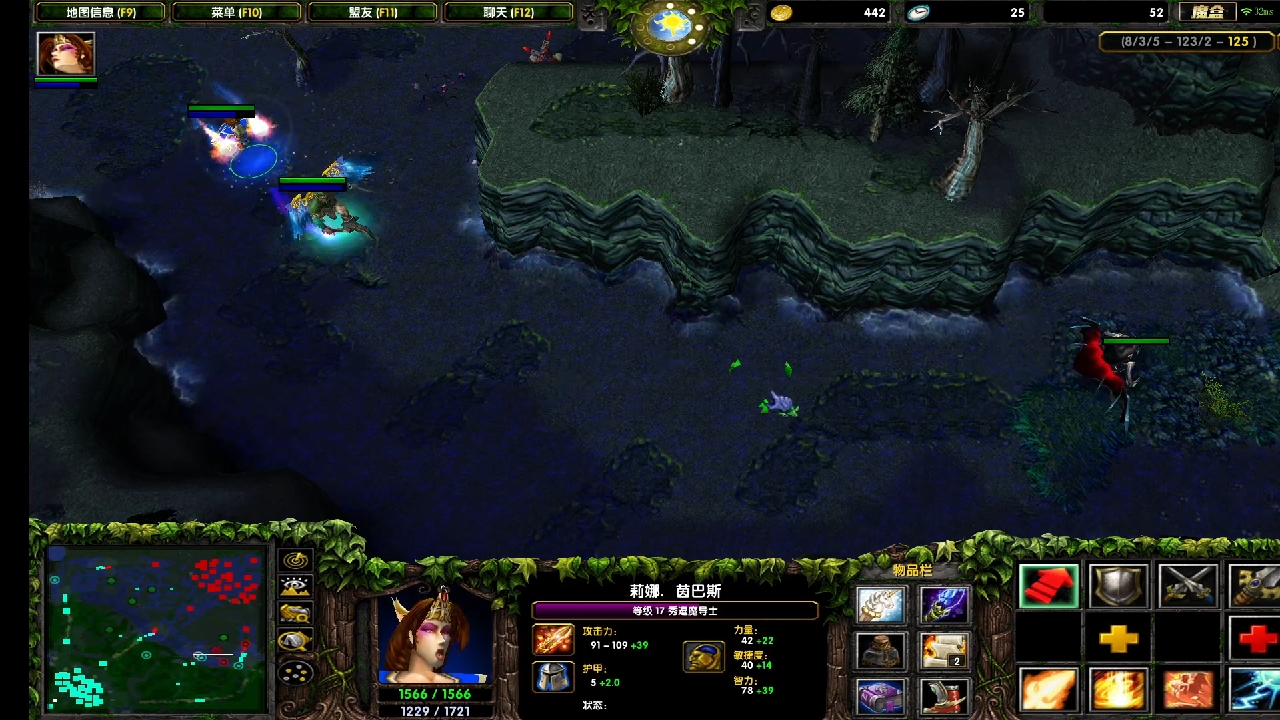The width and height of the screenshot is (1280, 720).
Task: Open the 聊天 (F12) chat log
Action: click(509, 13)
